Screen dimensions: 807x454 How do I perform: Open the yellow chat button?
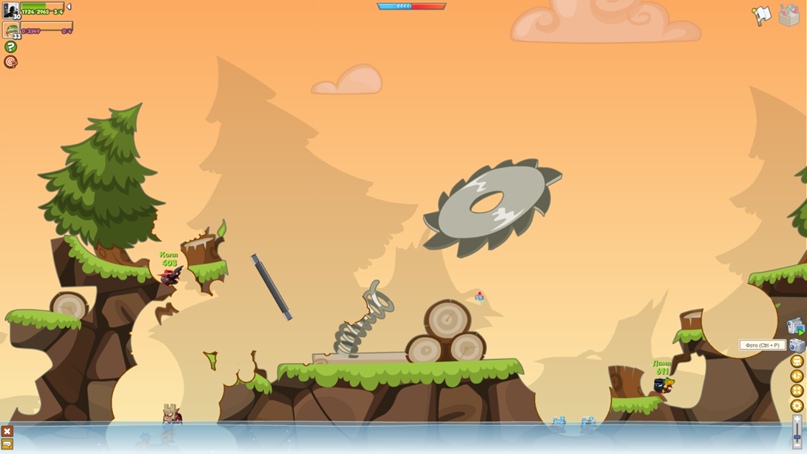(x=7, y=444)
